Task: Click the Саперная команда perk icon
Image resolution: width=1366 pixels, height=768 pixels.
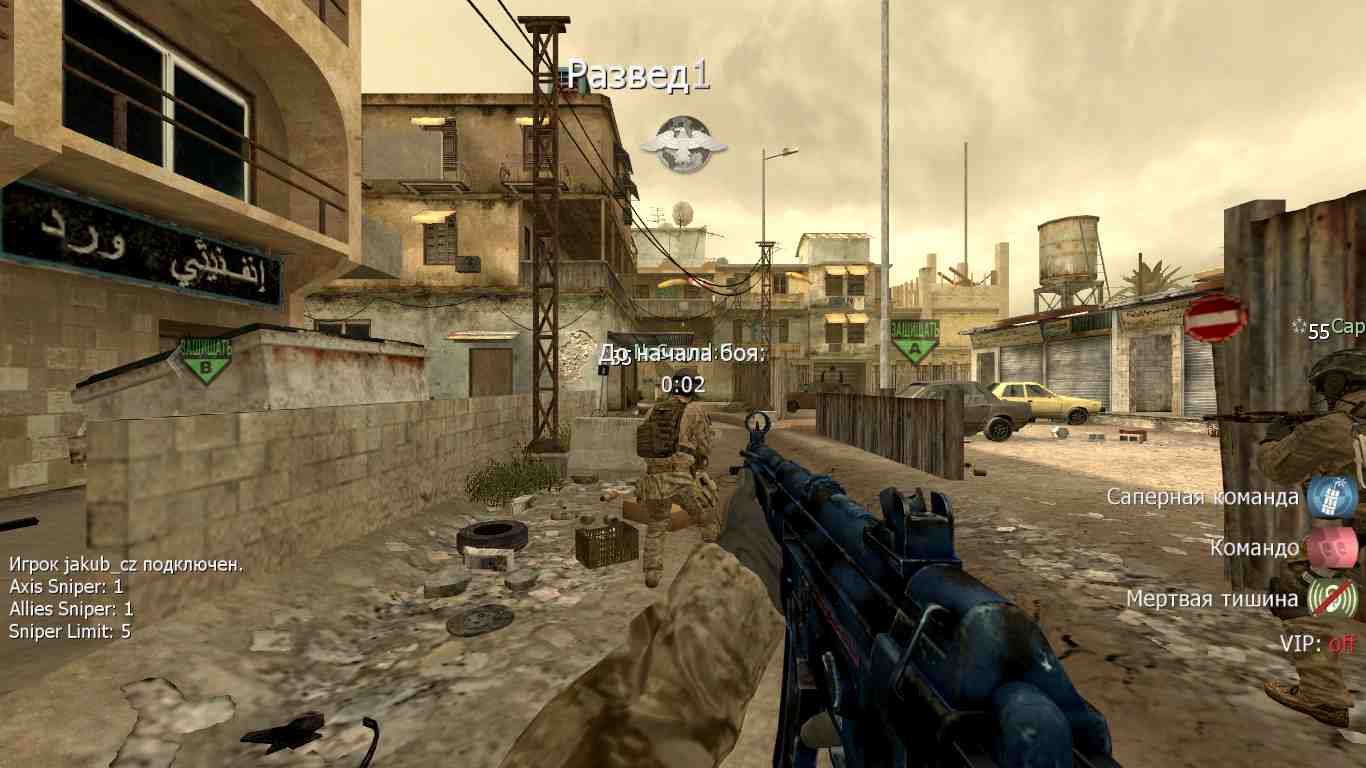Action: (x=1332, y=496)
